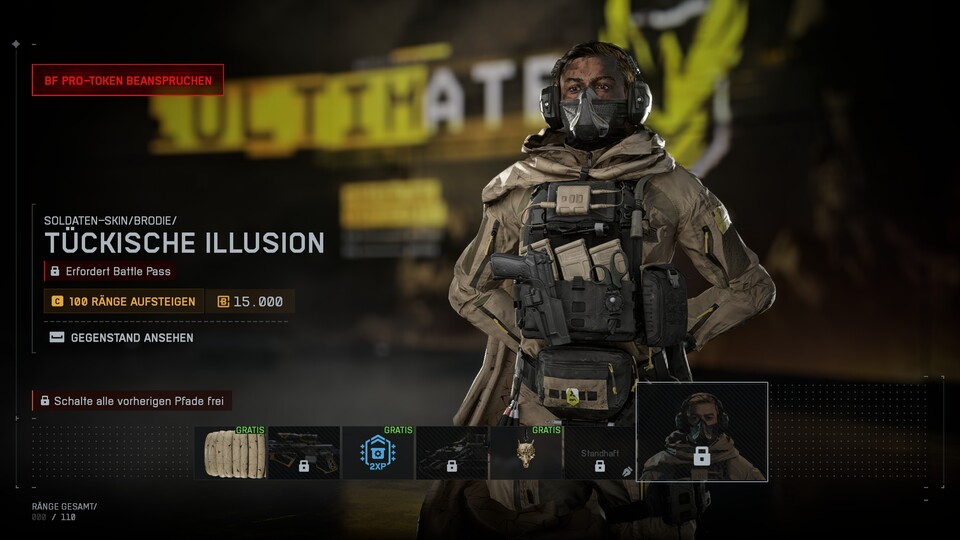
Task: Select the free 2XP boost reward
Action: [378, 453]
